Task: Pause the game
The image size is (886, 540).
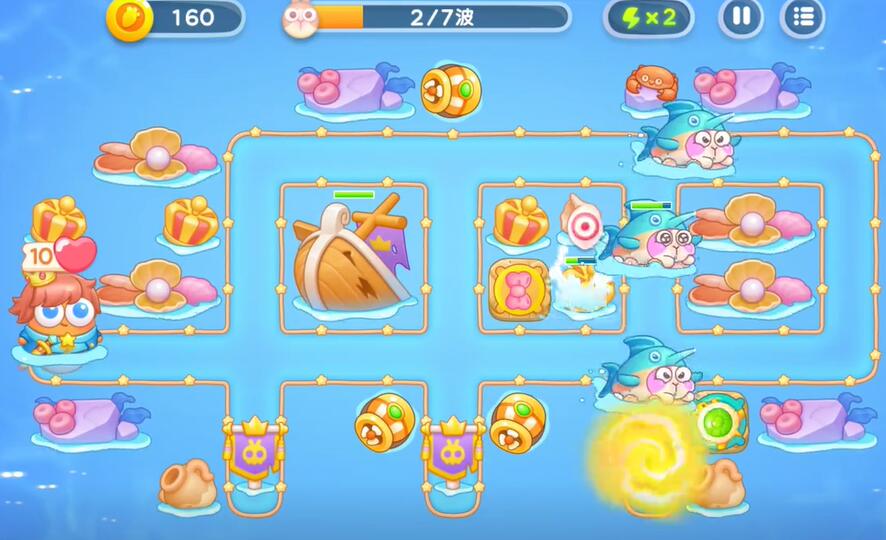Action: 741,17
